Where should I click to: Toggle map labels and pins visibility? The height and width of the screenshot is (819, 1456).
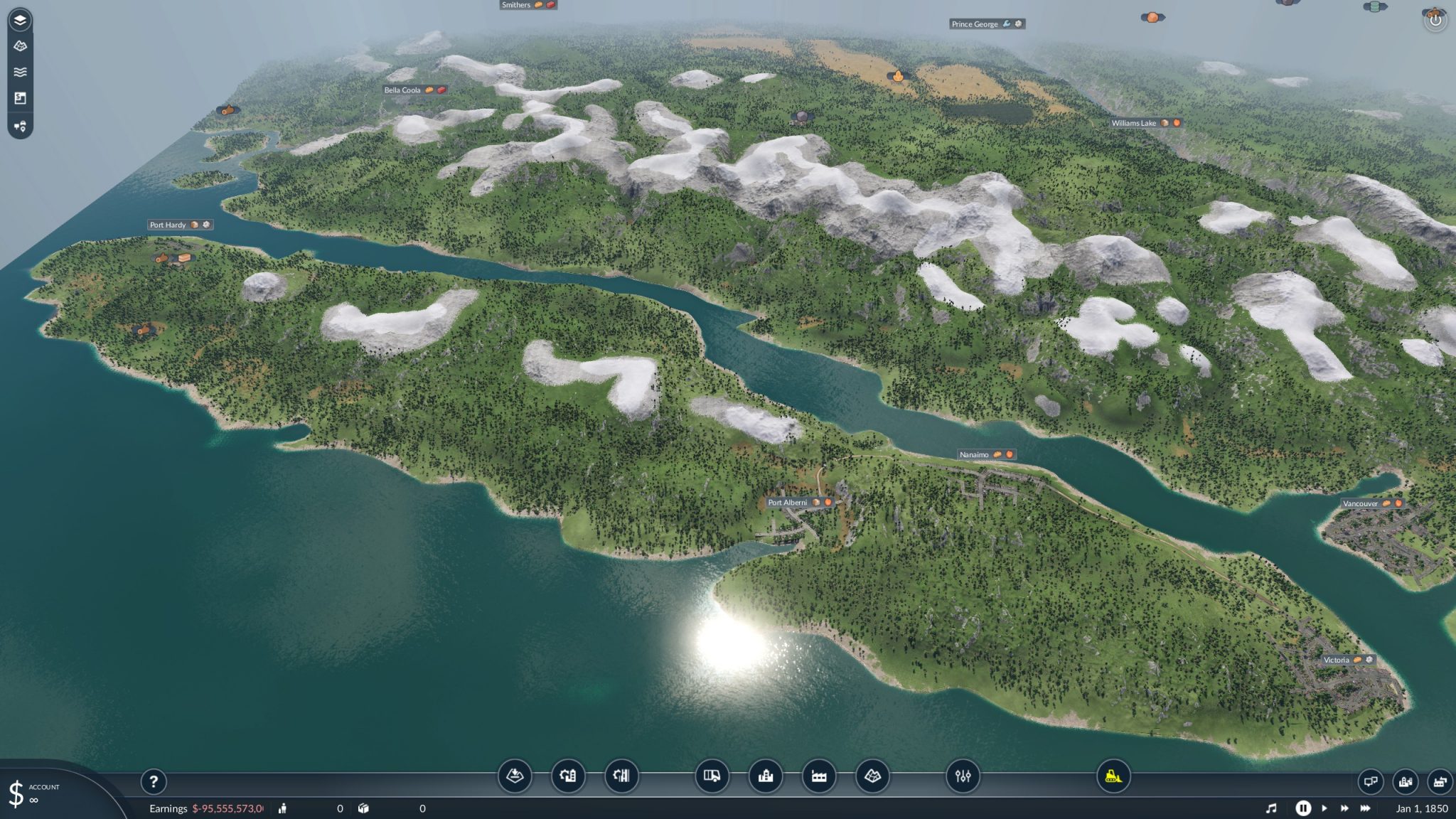coord(20,127)
